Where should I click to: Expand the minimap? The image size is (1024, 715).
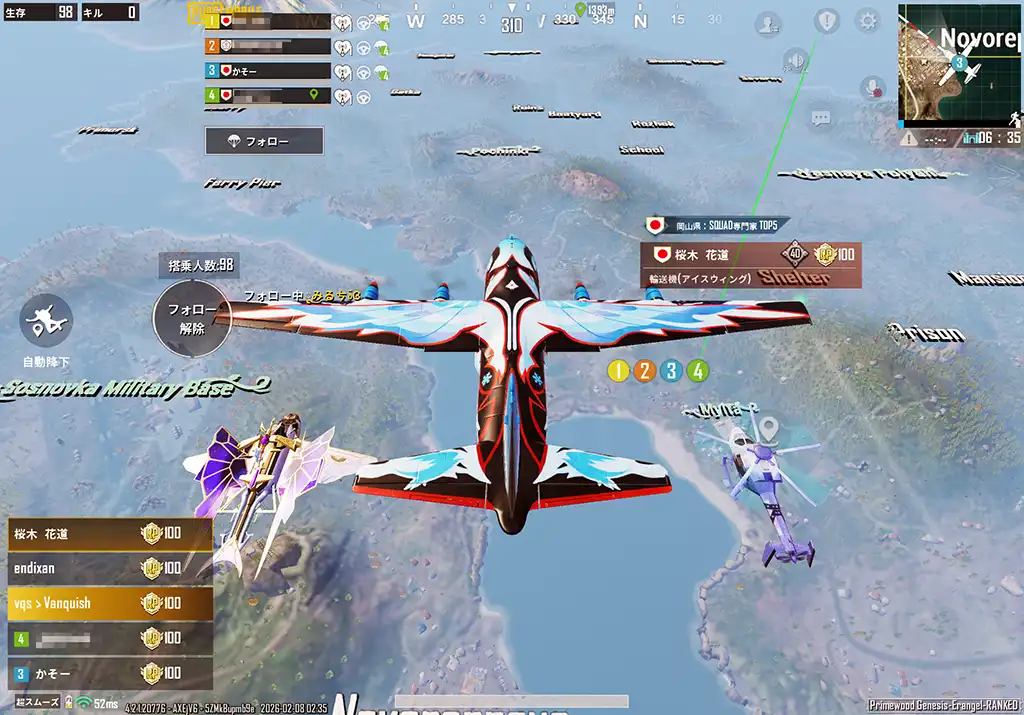(959, 63)
